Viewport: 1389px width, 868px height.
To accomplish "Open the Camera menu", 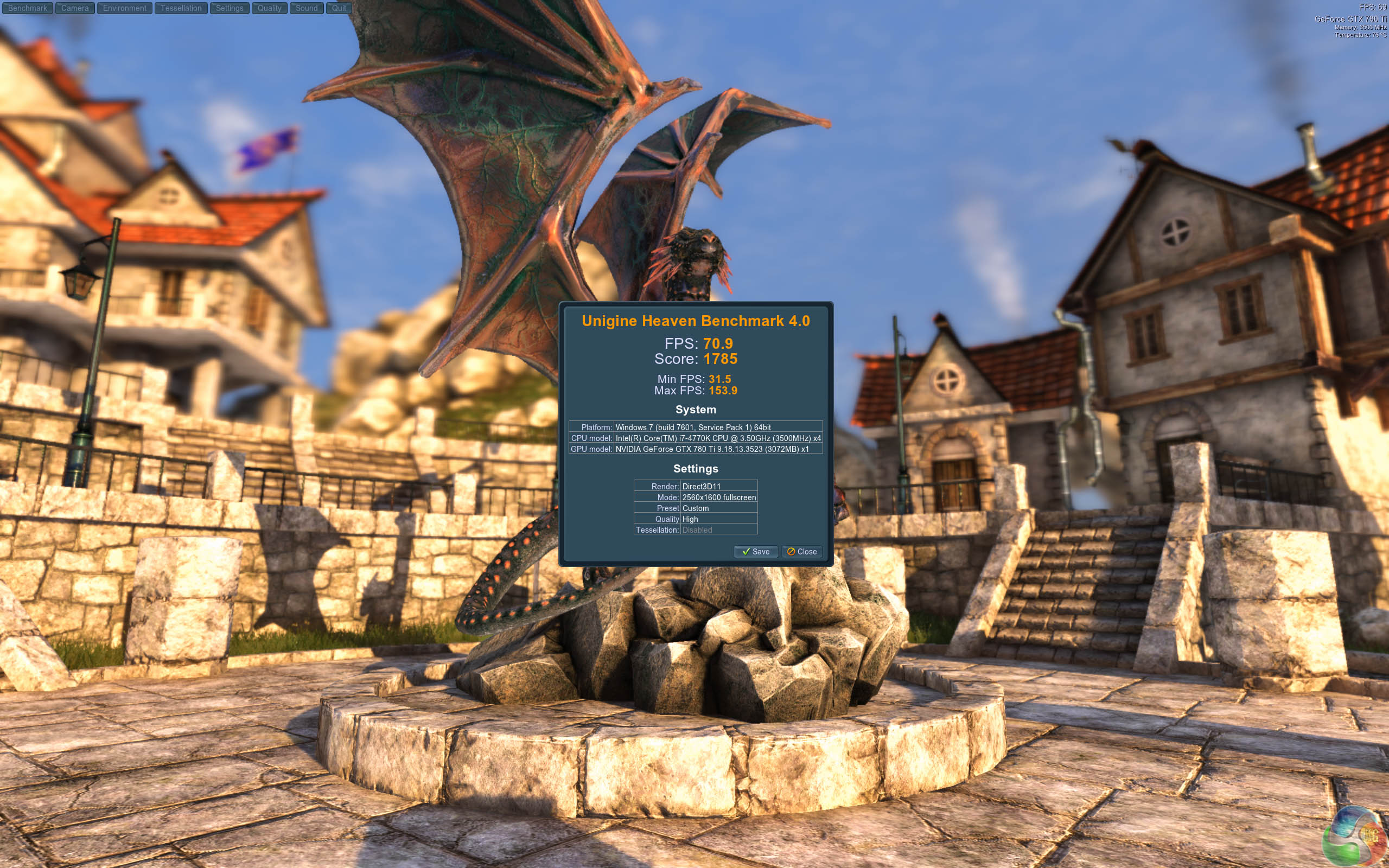I will click(x=75, y=8).
